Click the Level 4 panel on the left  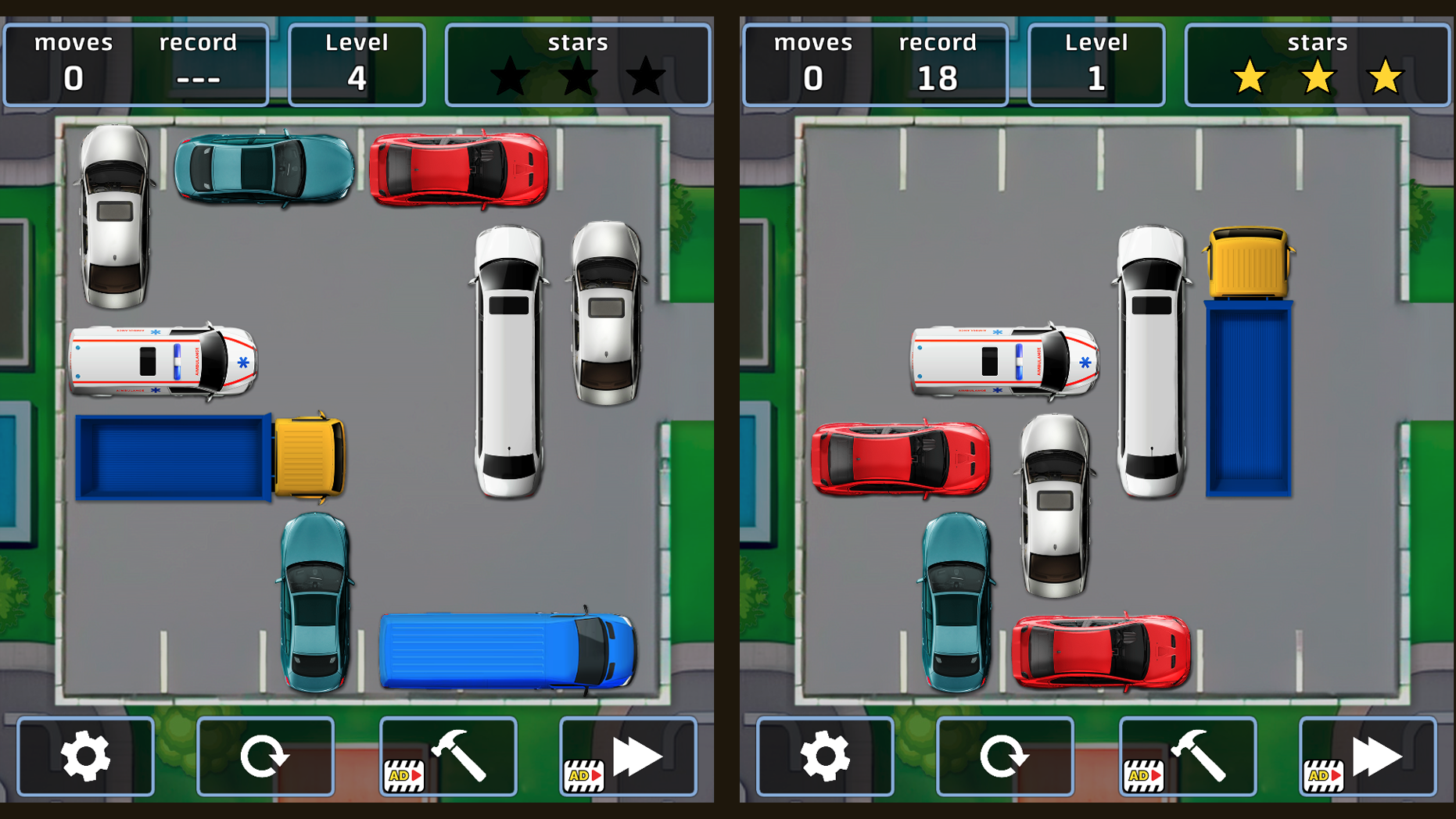click(357, 63)
